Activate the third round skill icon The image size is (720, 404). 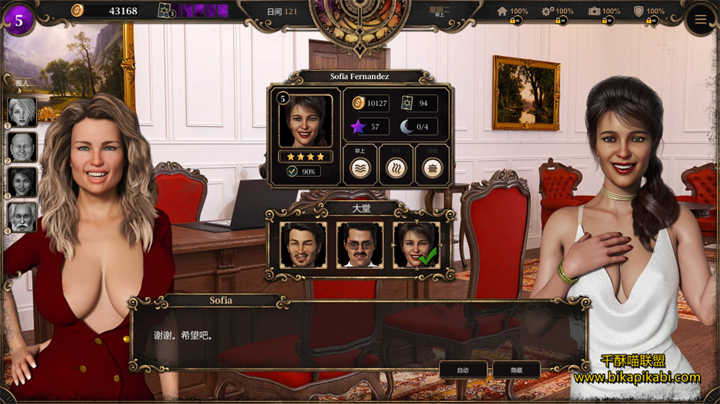click(x=432, y=167)
